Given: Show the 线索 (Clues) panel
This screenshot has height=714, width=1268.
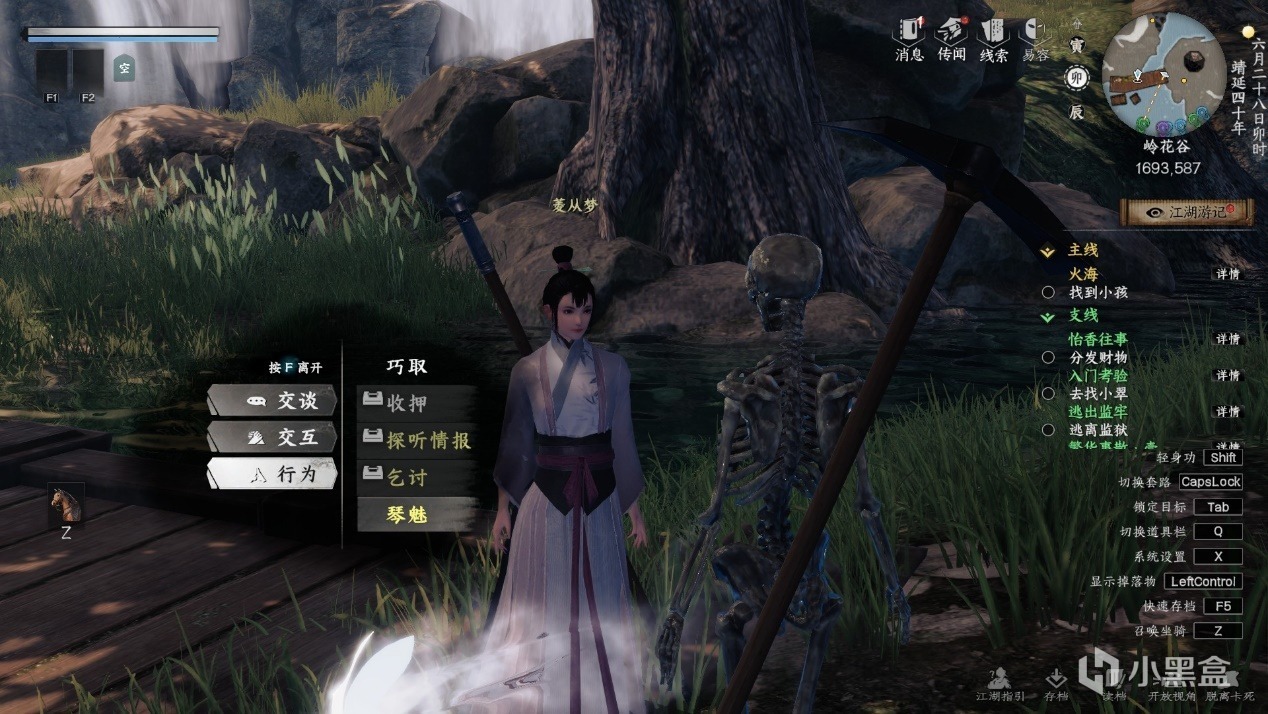Looking at the screenshot, I should (x=993, y=39).
